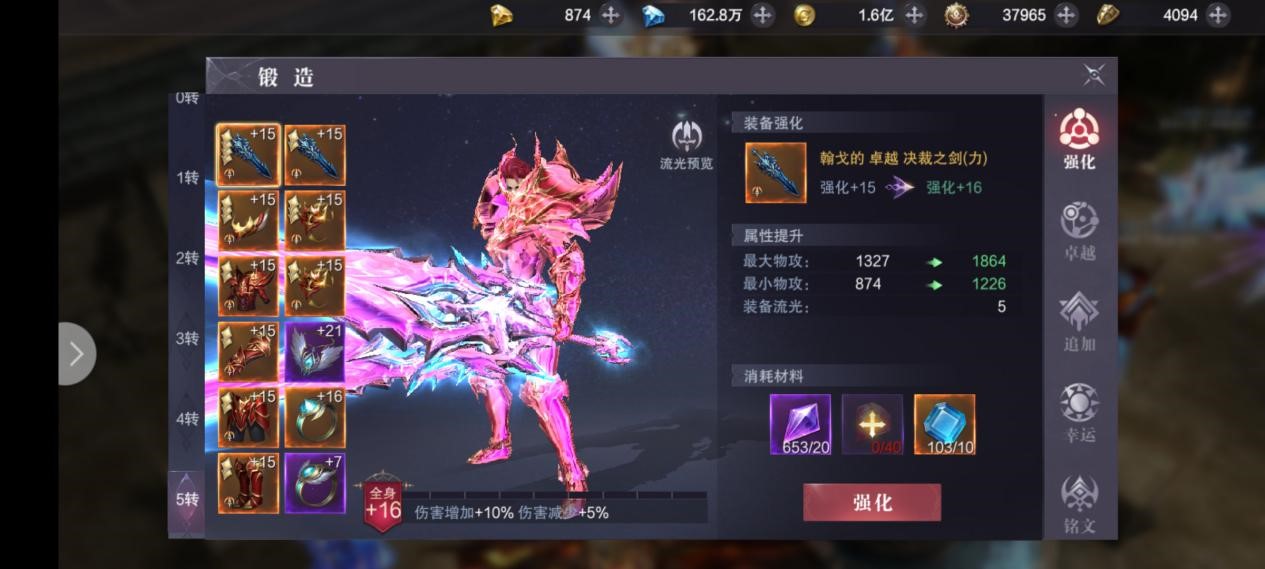The width and height of the screenshot is (1265, 569).
Task: Select the +15 red boots slot
Action: coord(248,483)
